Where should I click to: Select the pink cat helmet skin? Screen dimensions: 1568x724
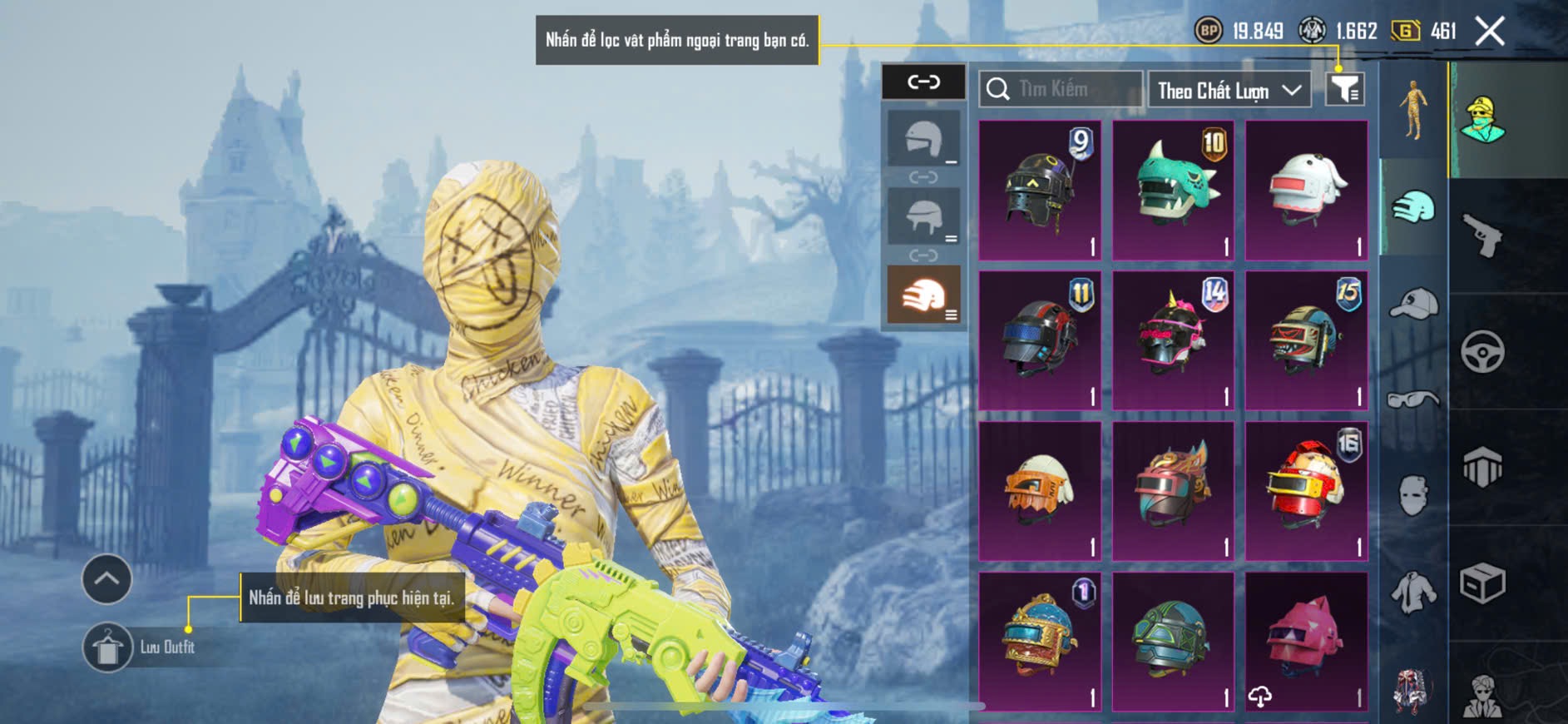tap(1306, 641)
